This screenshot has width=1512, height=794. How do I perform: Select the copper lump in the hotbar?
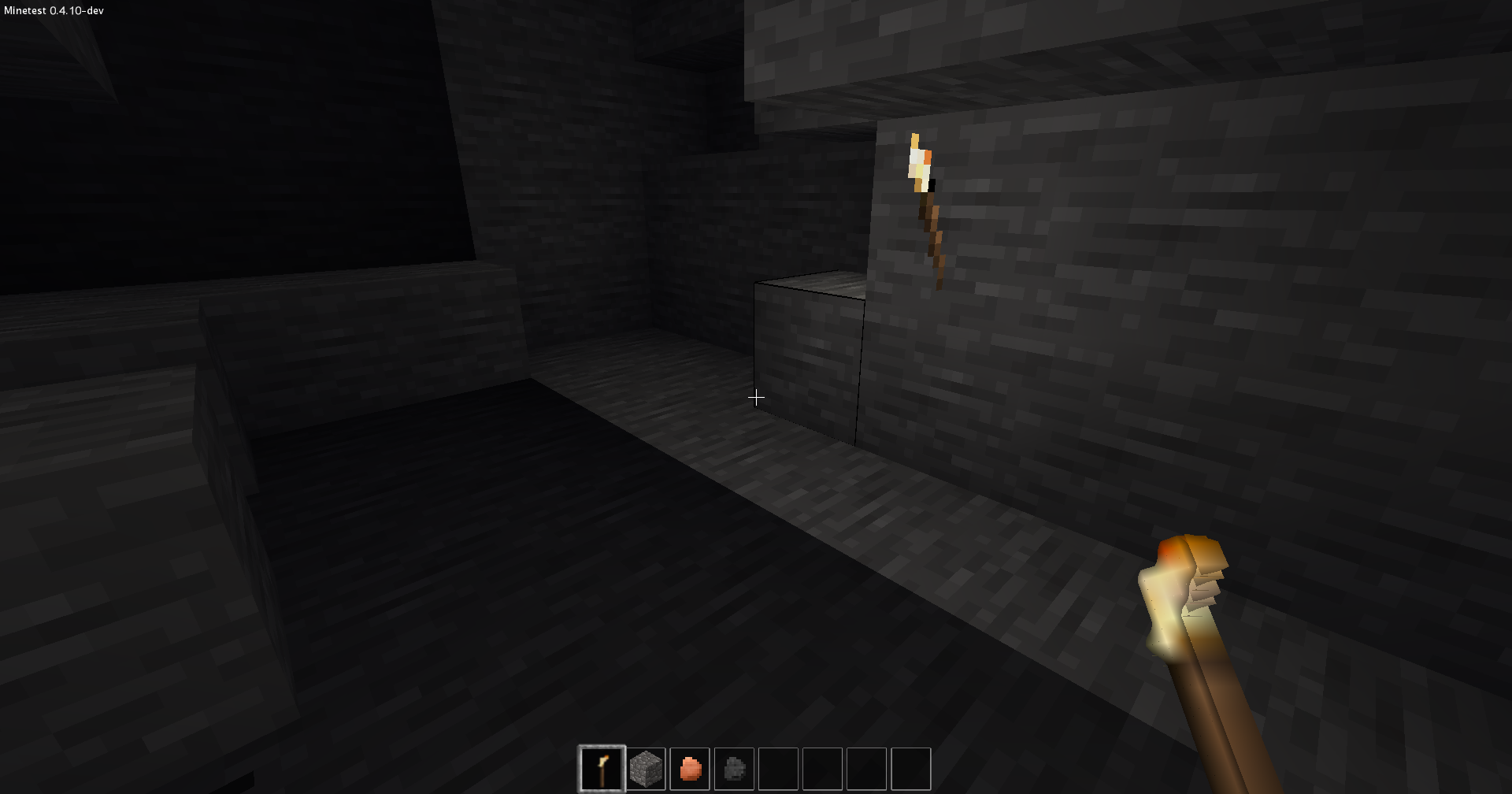pos(689,767)
